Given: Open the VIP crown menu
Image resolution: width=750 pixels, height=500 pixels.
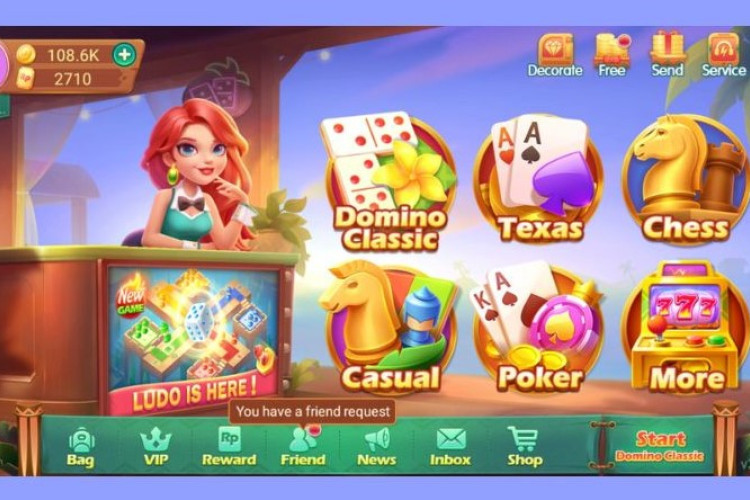Looking at the screenshot, I should 155,445.
